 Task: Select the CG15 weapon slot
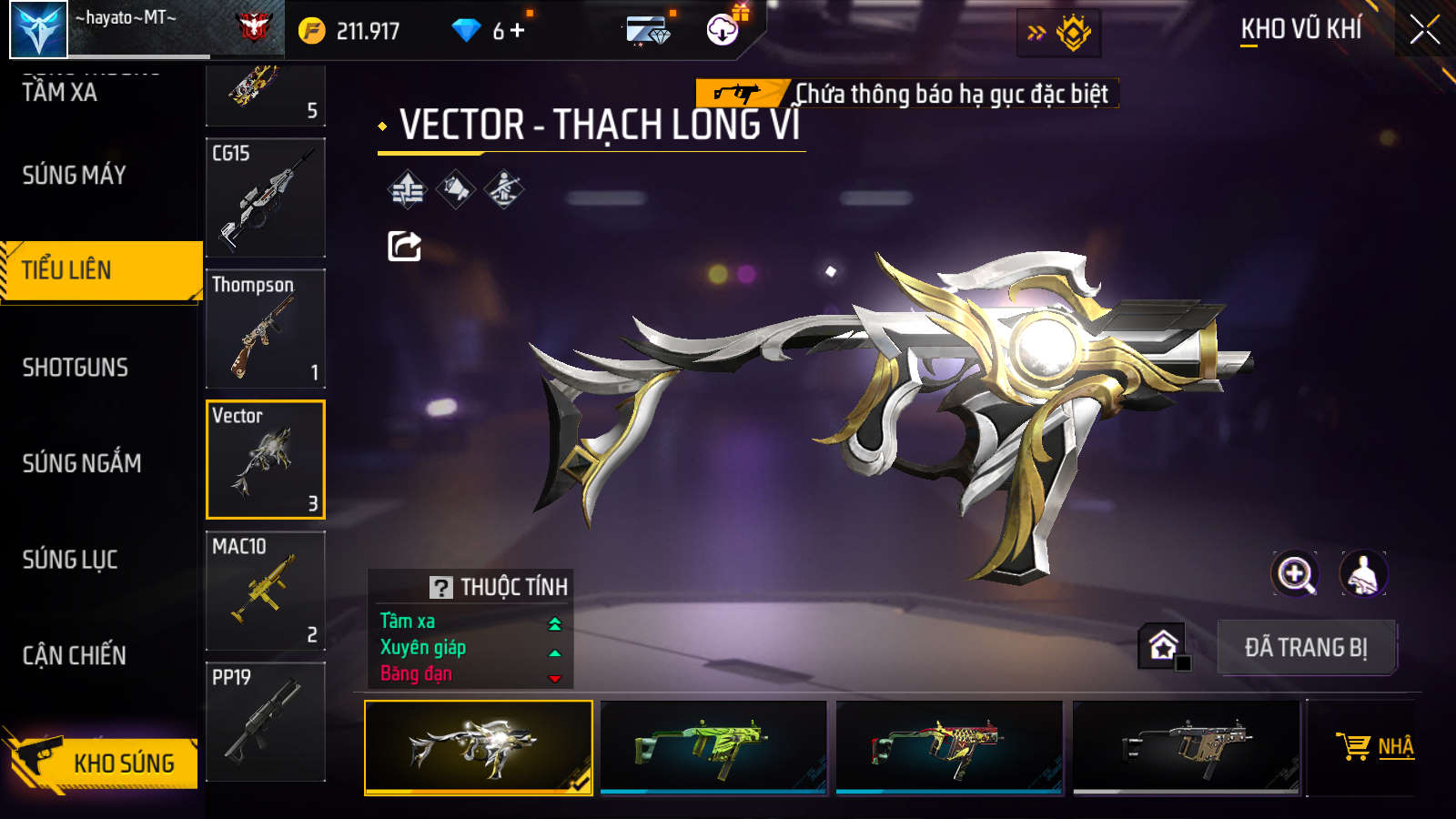265,197
